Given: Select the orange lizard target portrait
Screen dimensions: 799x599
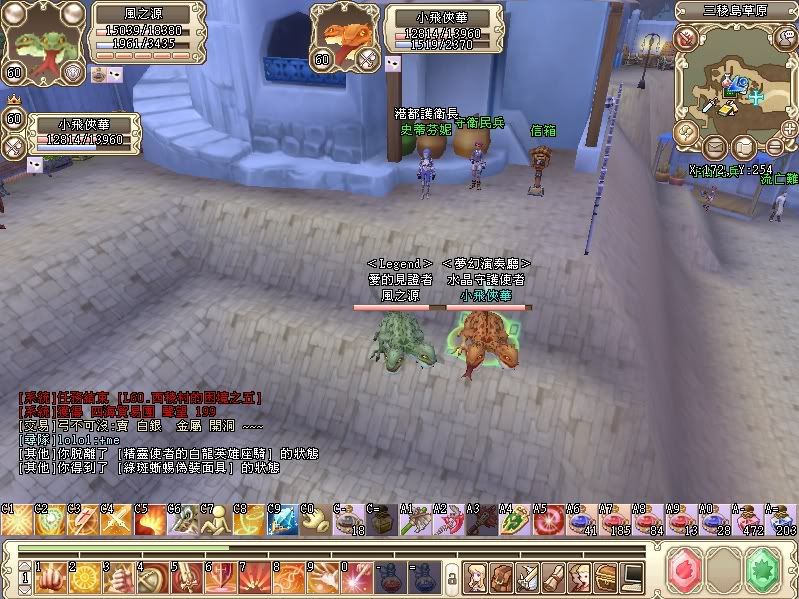Looking at the screenshot, I should point(343,36).
